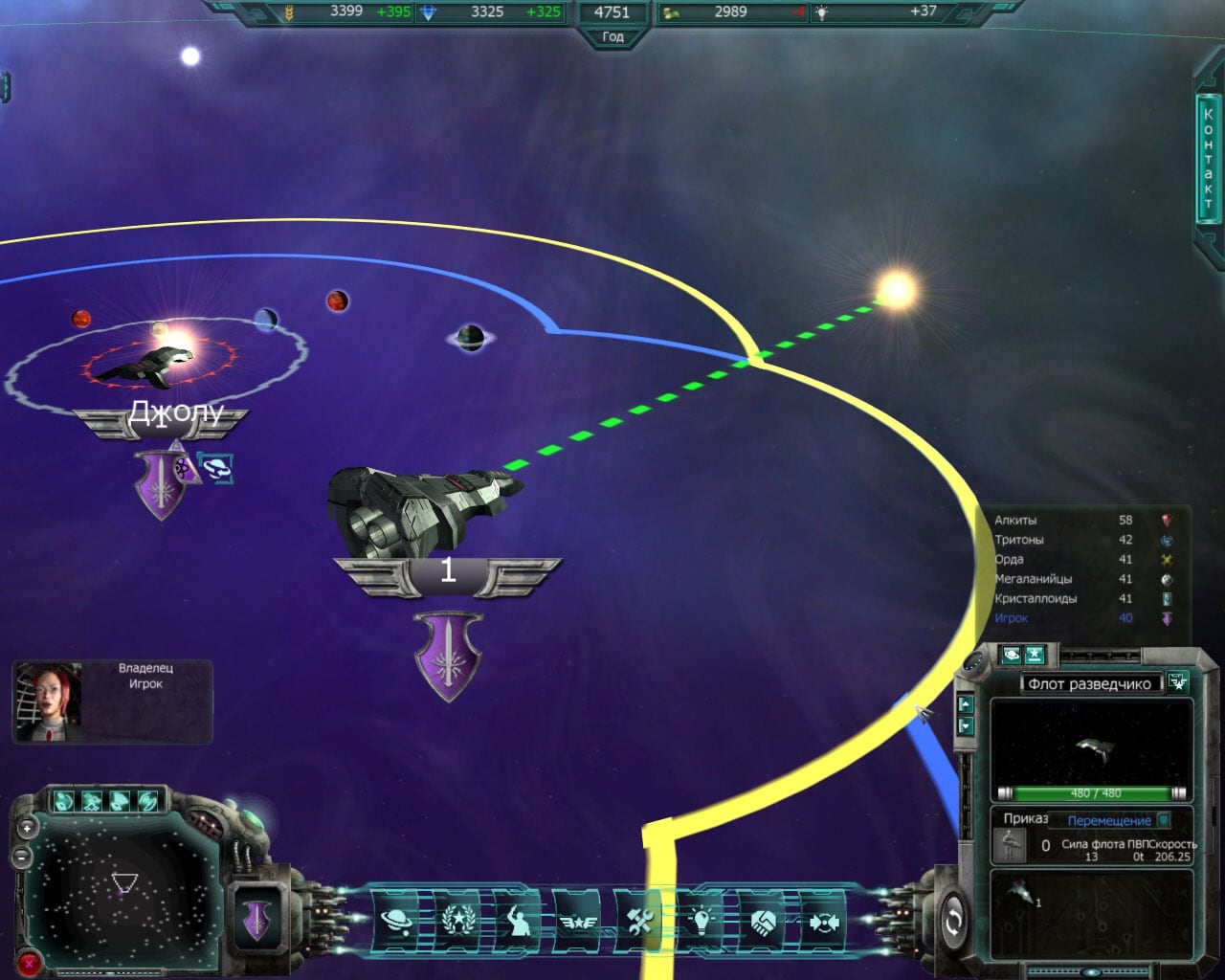The height and width of the screenshot is (980, 1225).
Task: Click the round cycle-arrows button on the fleet panel
Action: click(953, 922)
